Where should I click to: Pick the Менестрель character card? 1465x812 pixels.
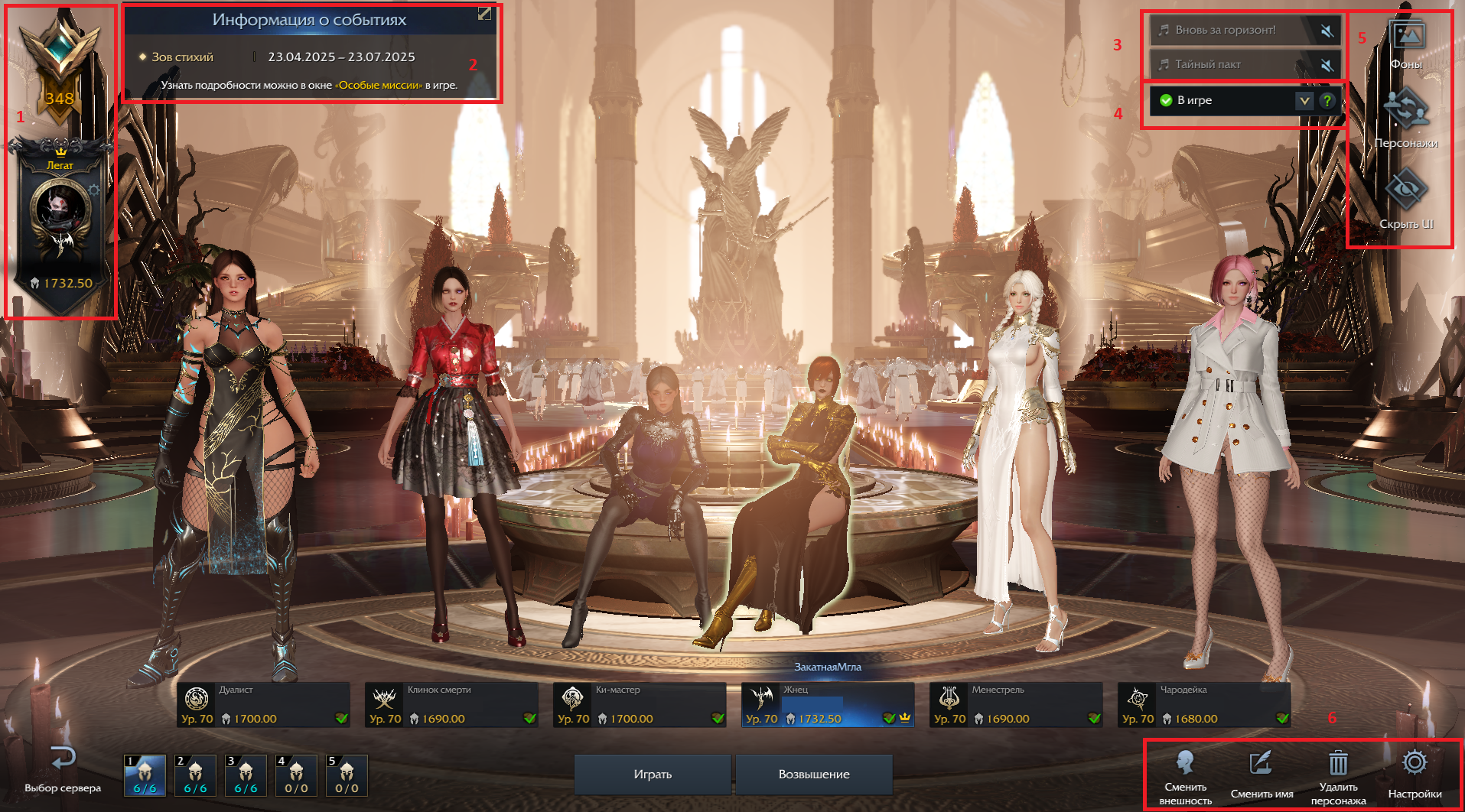coord(1016,705)
